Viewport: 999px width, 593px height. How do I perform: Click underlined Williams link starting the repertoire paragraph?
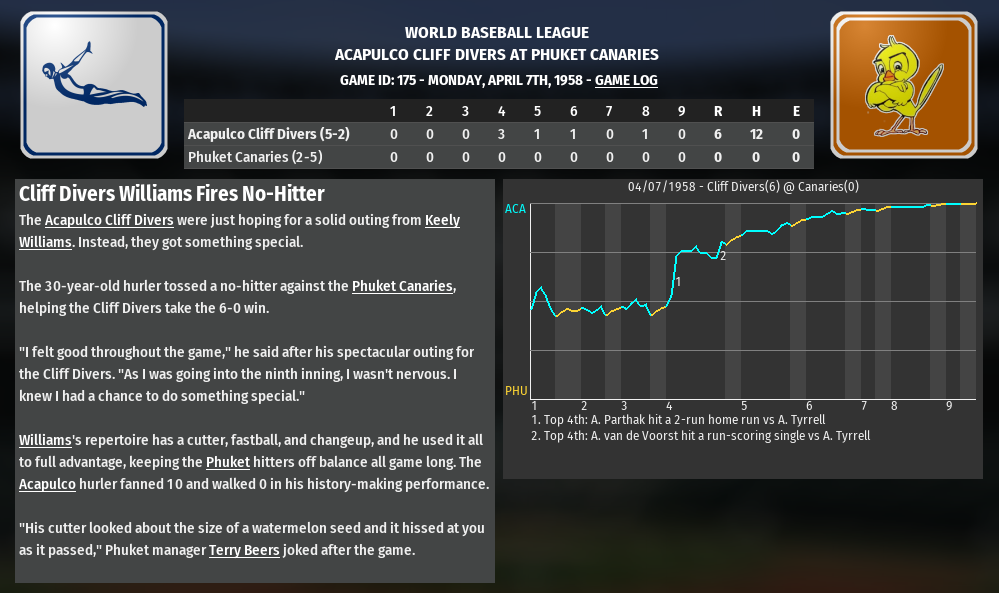[x=45, y=440]
